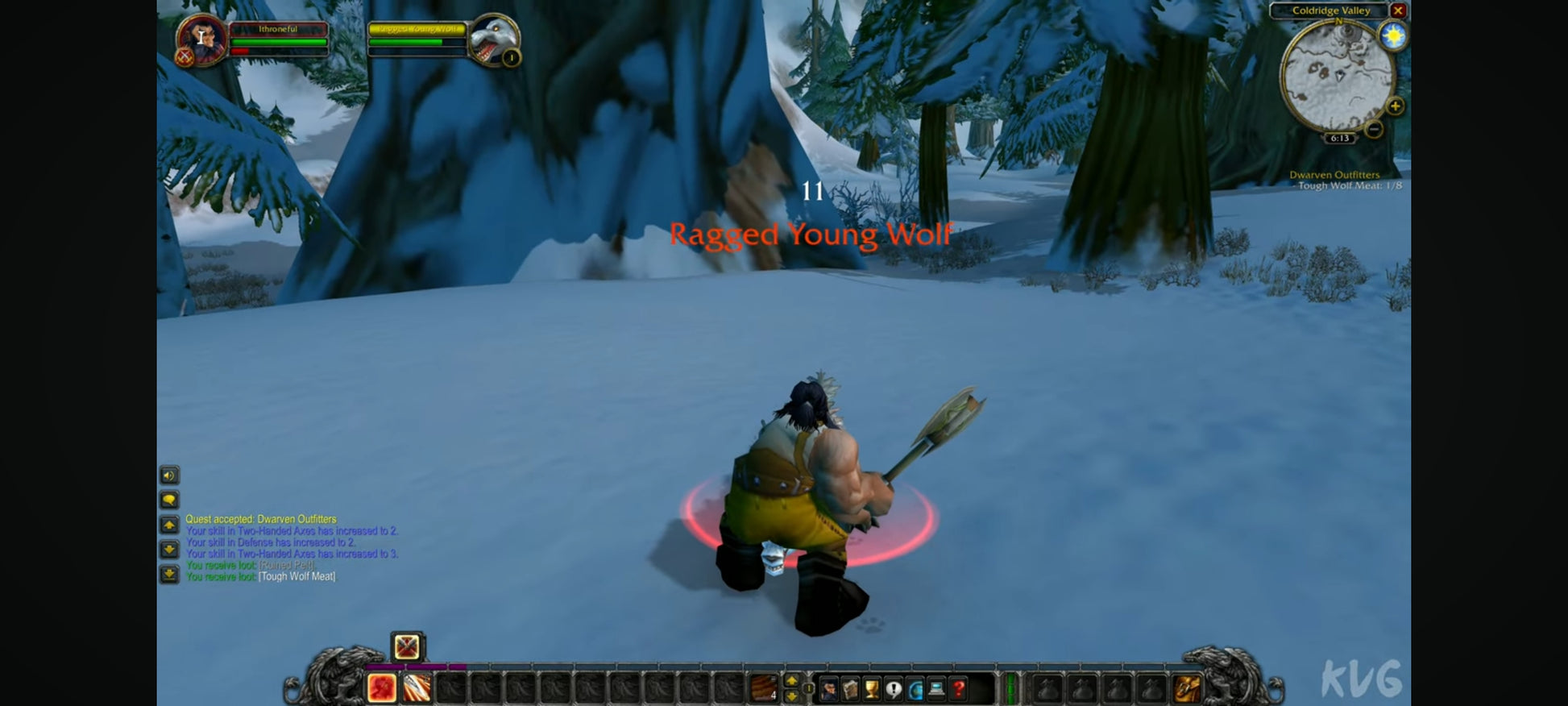Use the food item with stack count 4
1568x706 pixels.
(763, 687)
